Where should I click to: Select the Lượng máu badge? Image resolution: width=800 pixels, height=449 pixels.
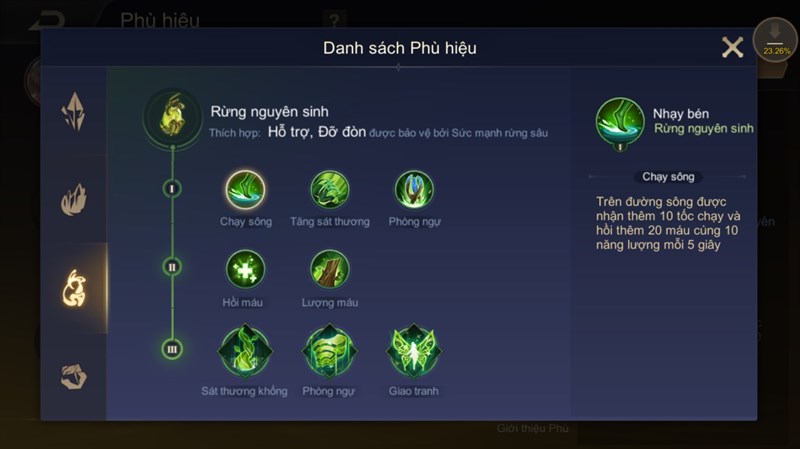[x=330, y=269]
